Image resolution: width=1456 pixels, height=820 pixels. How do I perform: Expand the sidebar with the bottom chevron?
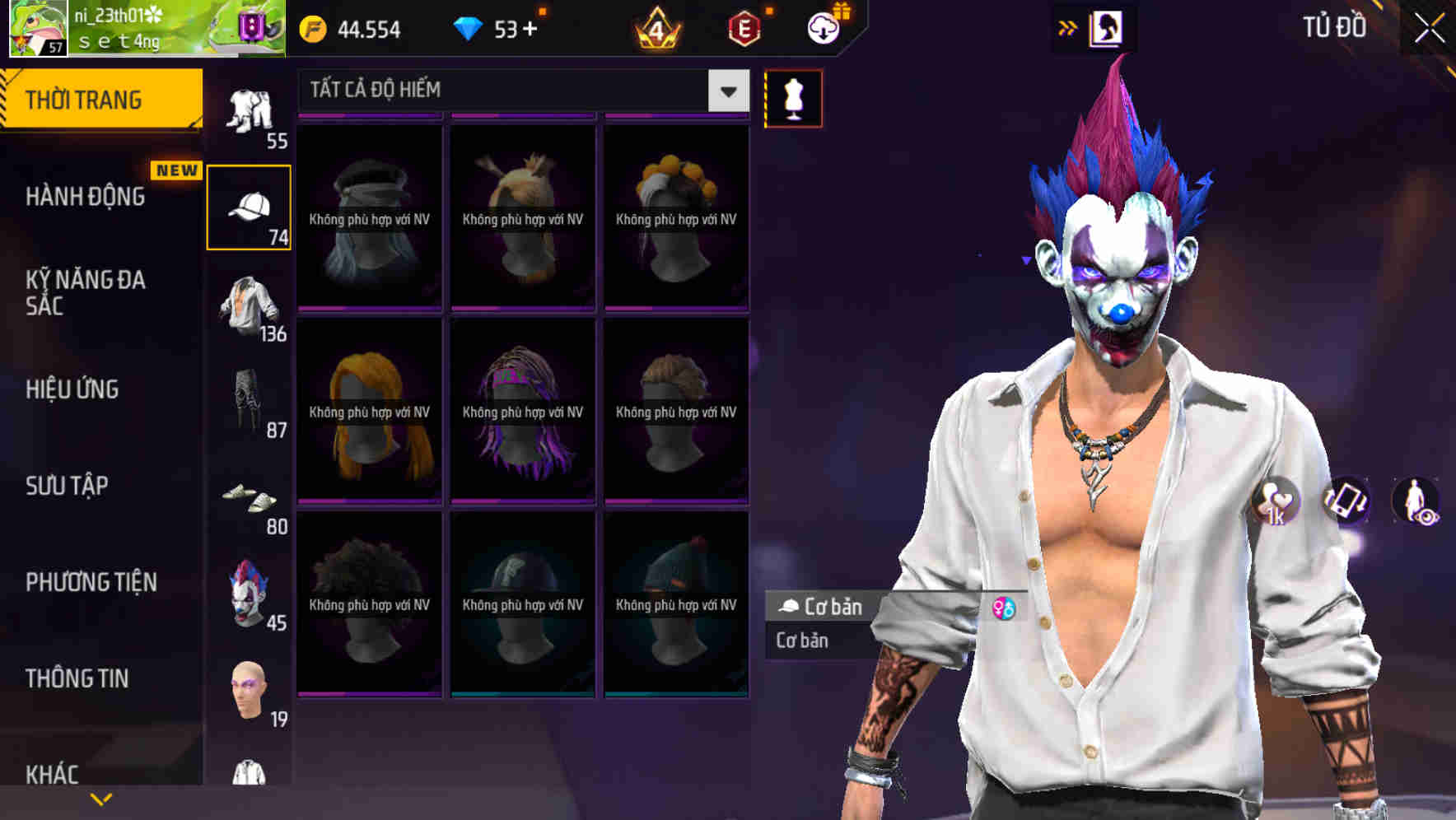(100, 797)
